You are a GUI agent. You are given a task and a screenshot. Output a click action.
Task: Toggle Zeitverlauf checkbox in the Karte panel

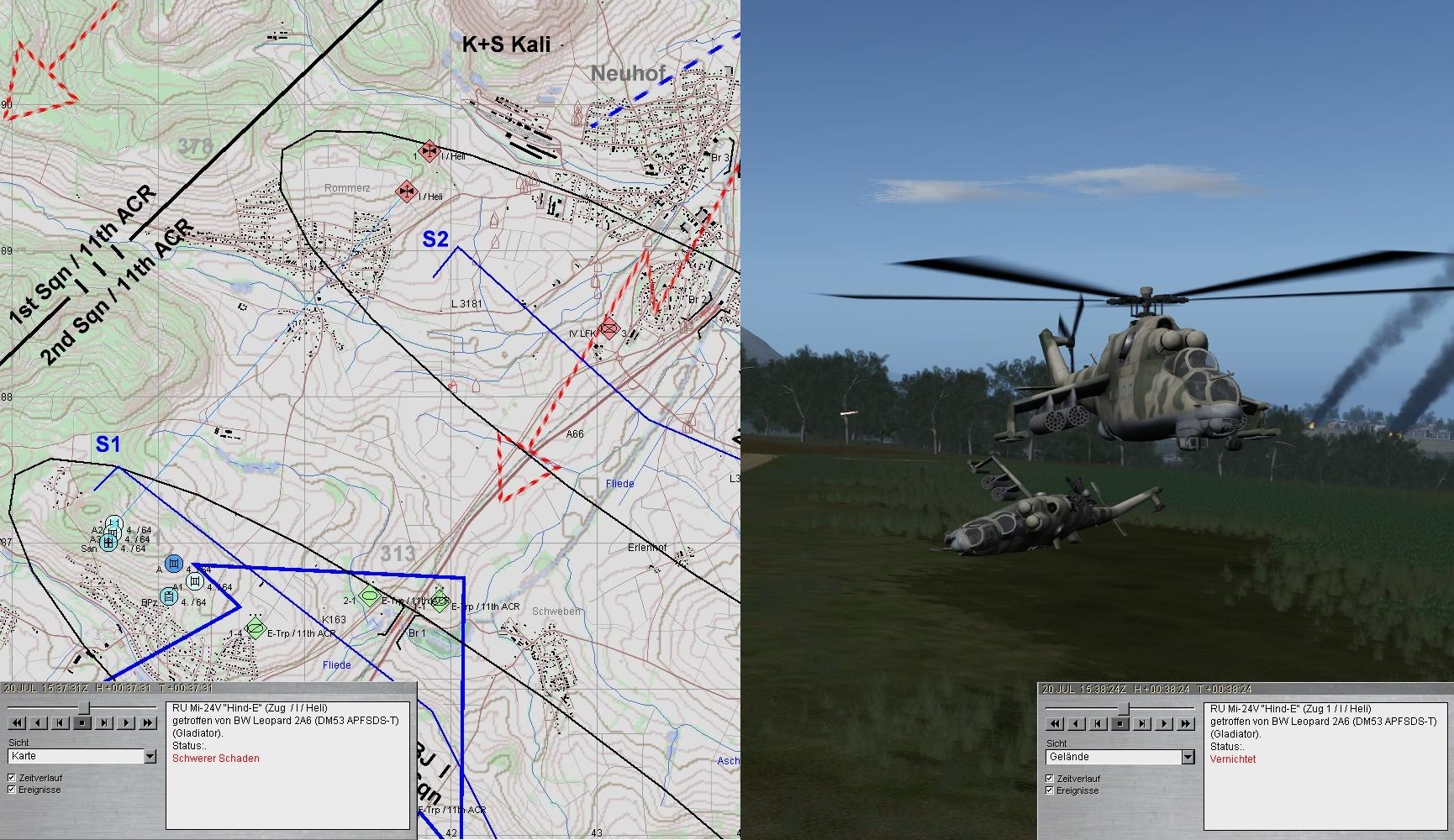(12, 778)
